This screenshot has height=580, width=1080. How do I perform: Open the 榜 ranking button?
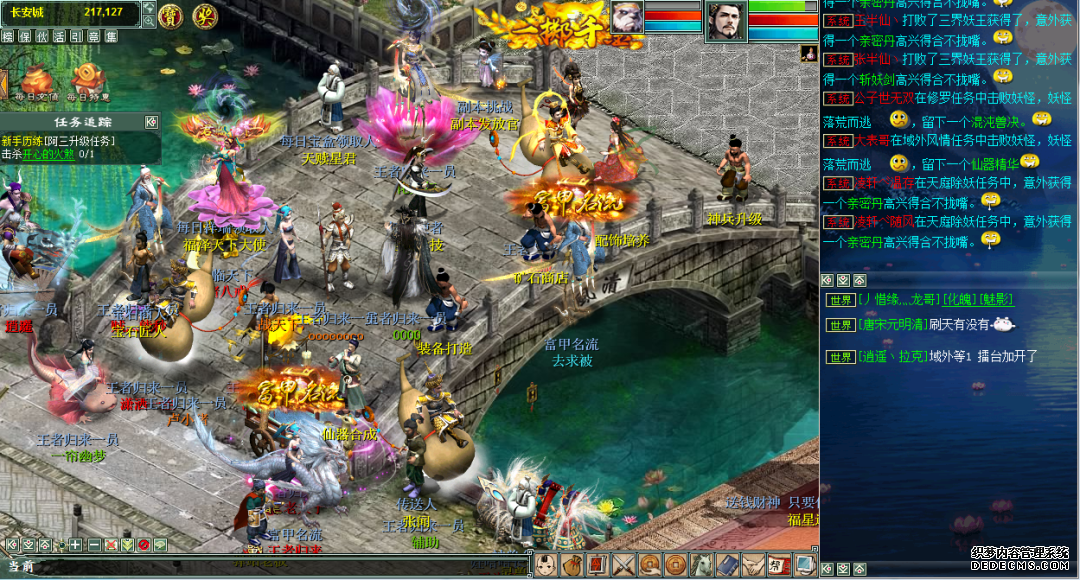tap(8, 36)
